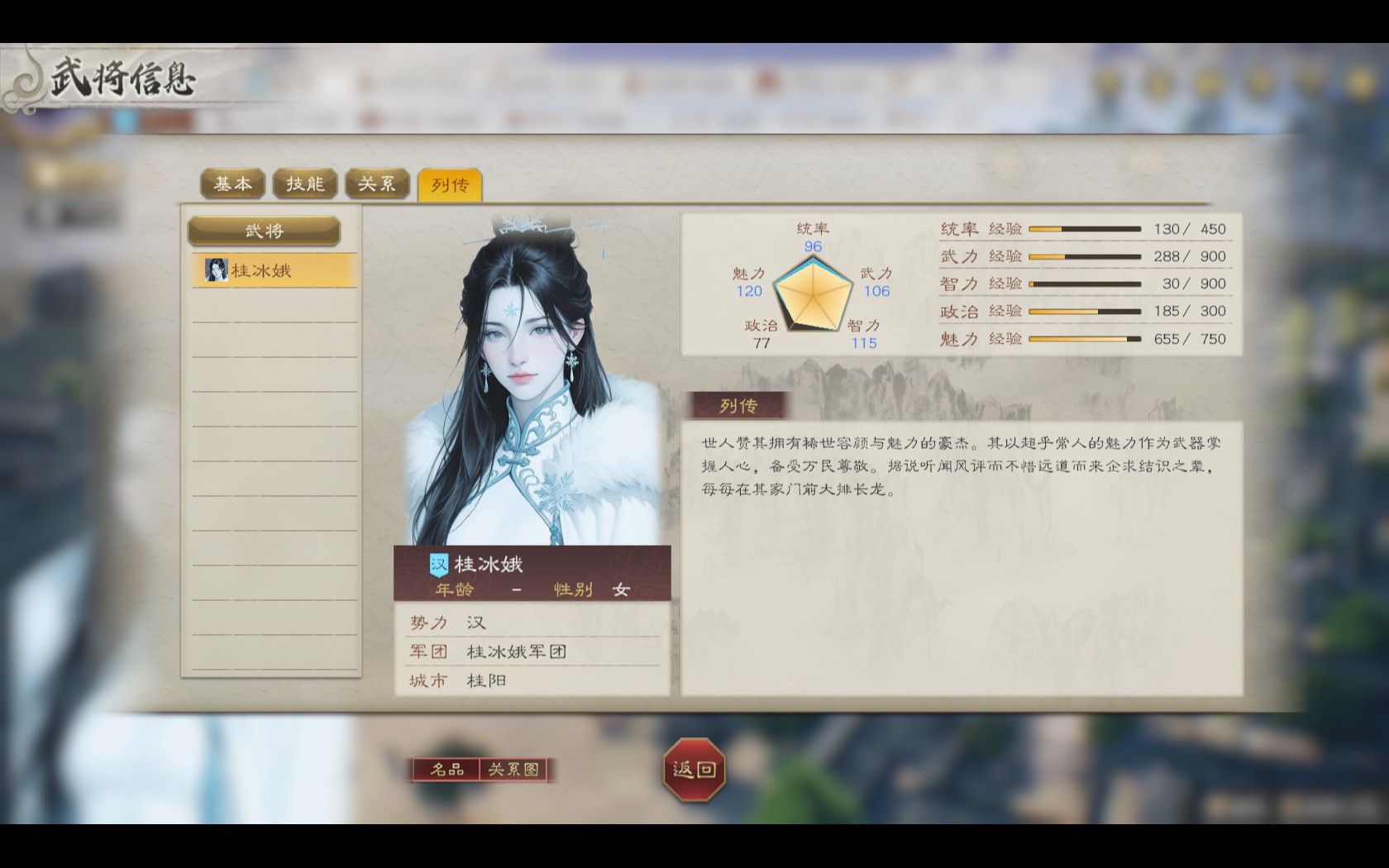Select the 列传 biography tab
Viewport: 1389px width, 868px height.
tap(449, 184)
